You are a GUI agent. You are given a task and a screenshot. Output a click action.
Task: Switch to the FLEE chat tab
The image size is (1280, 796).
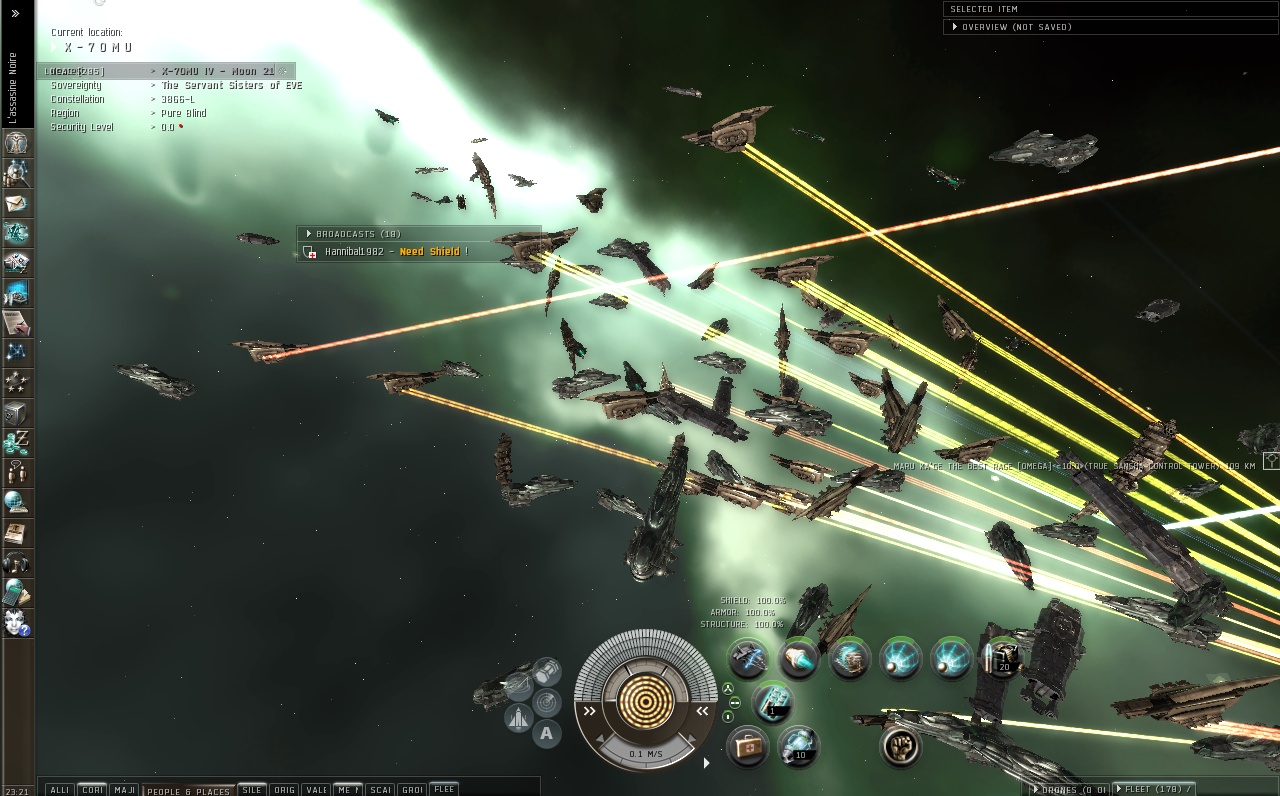pyautogui.click(x=444, y=789)
